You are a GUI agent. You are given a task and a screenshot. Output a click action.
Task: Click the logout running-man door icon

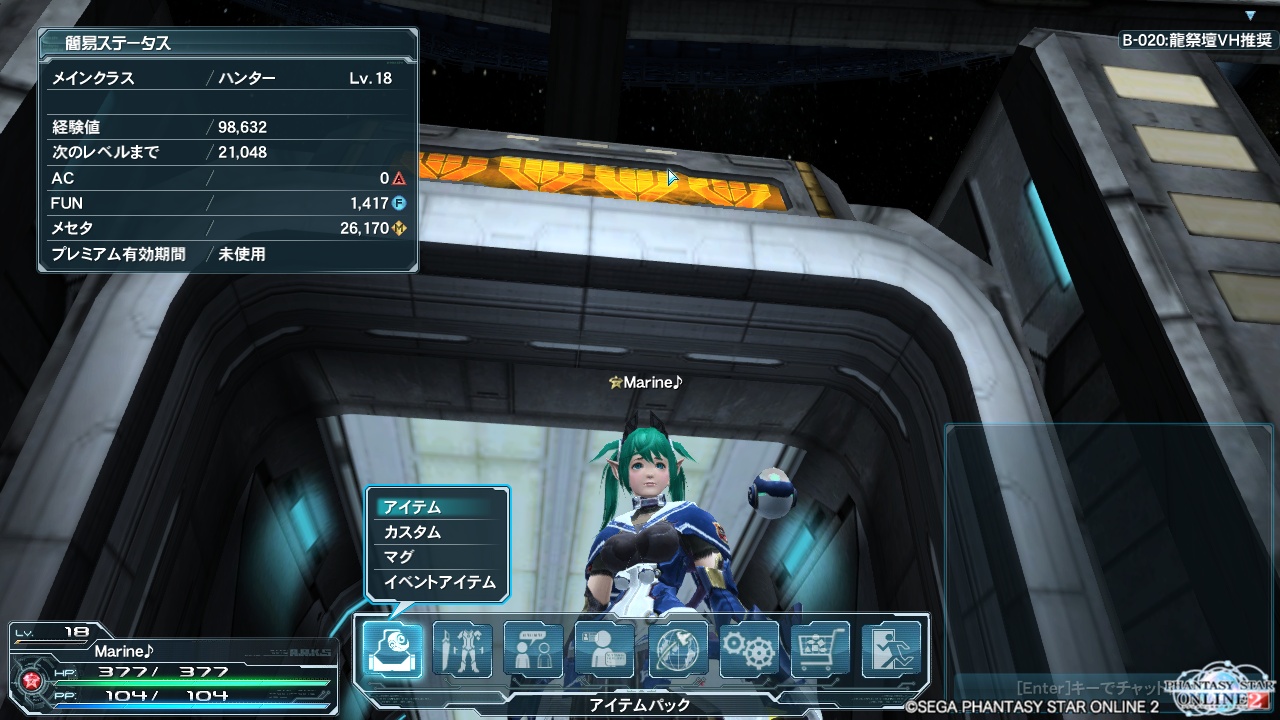pyautogui.click(x=891, y=650)
